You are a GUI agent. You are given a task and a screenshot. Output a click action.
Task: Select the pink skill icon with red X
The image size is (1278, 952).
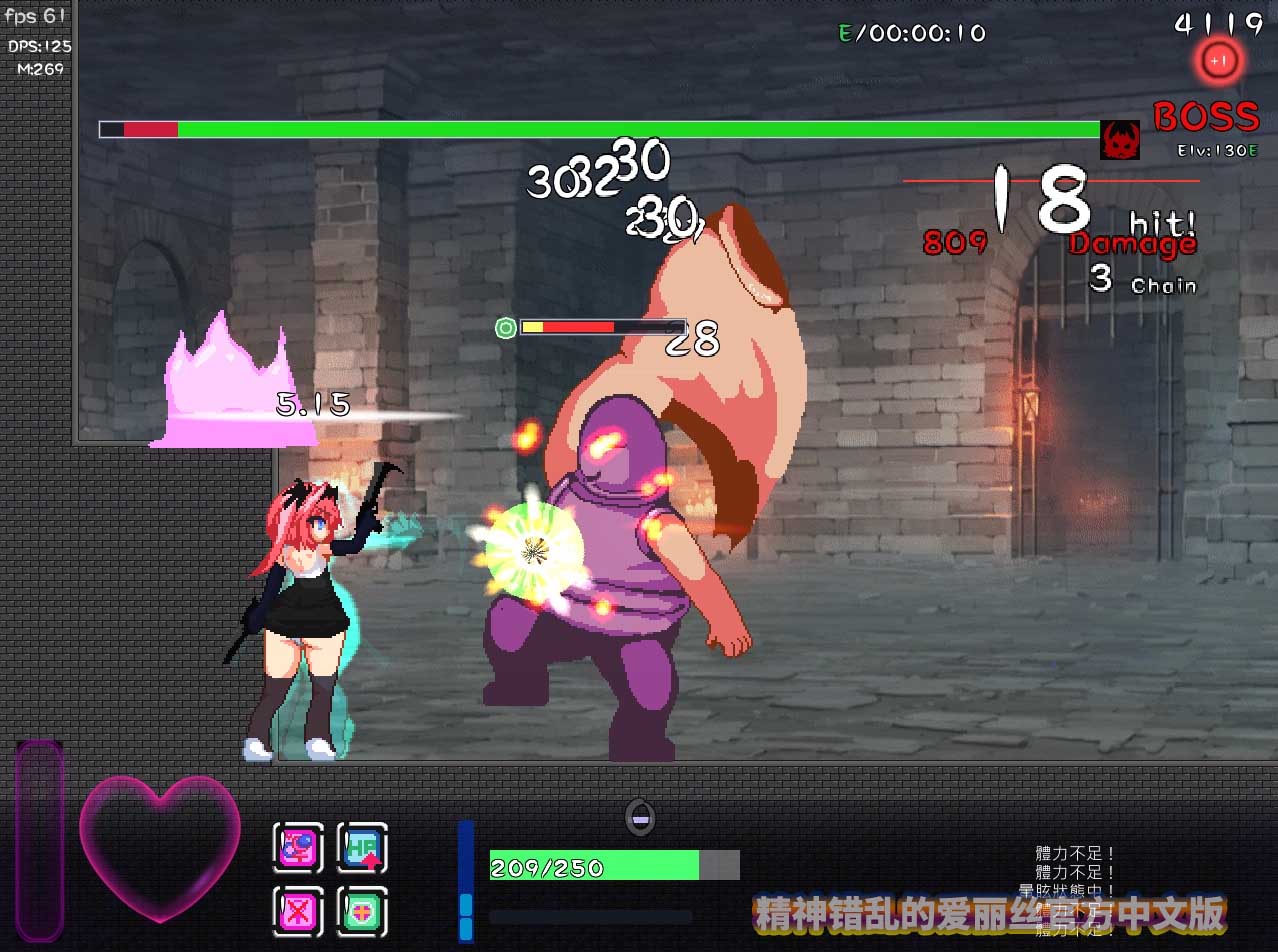(299, 911)
